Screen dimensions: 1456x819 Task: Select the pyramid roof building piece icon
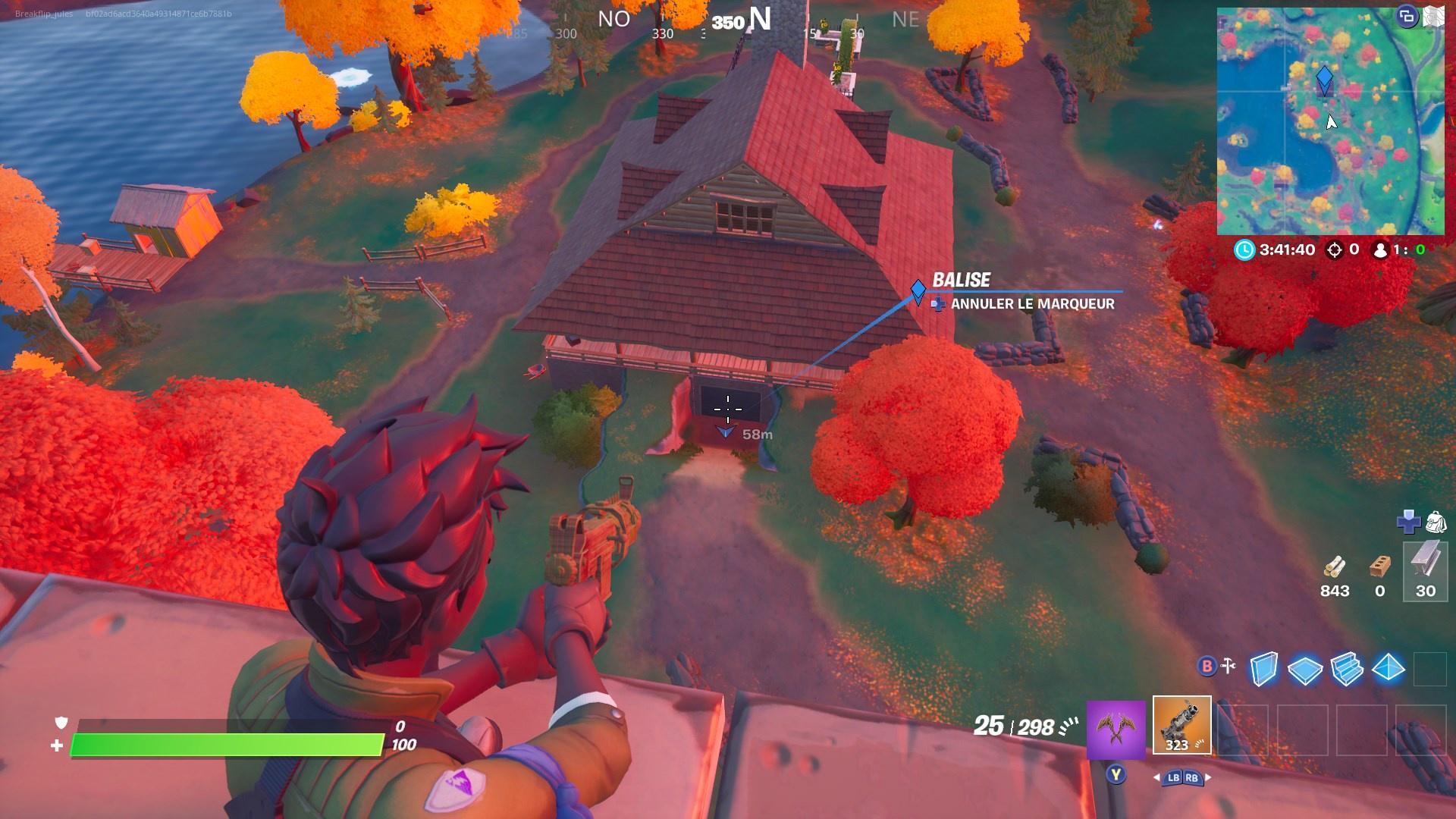[x=1388, y=669]
